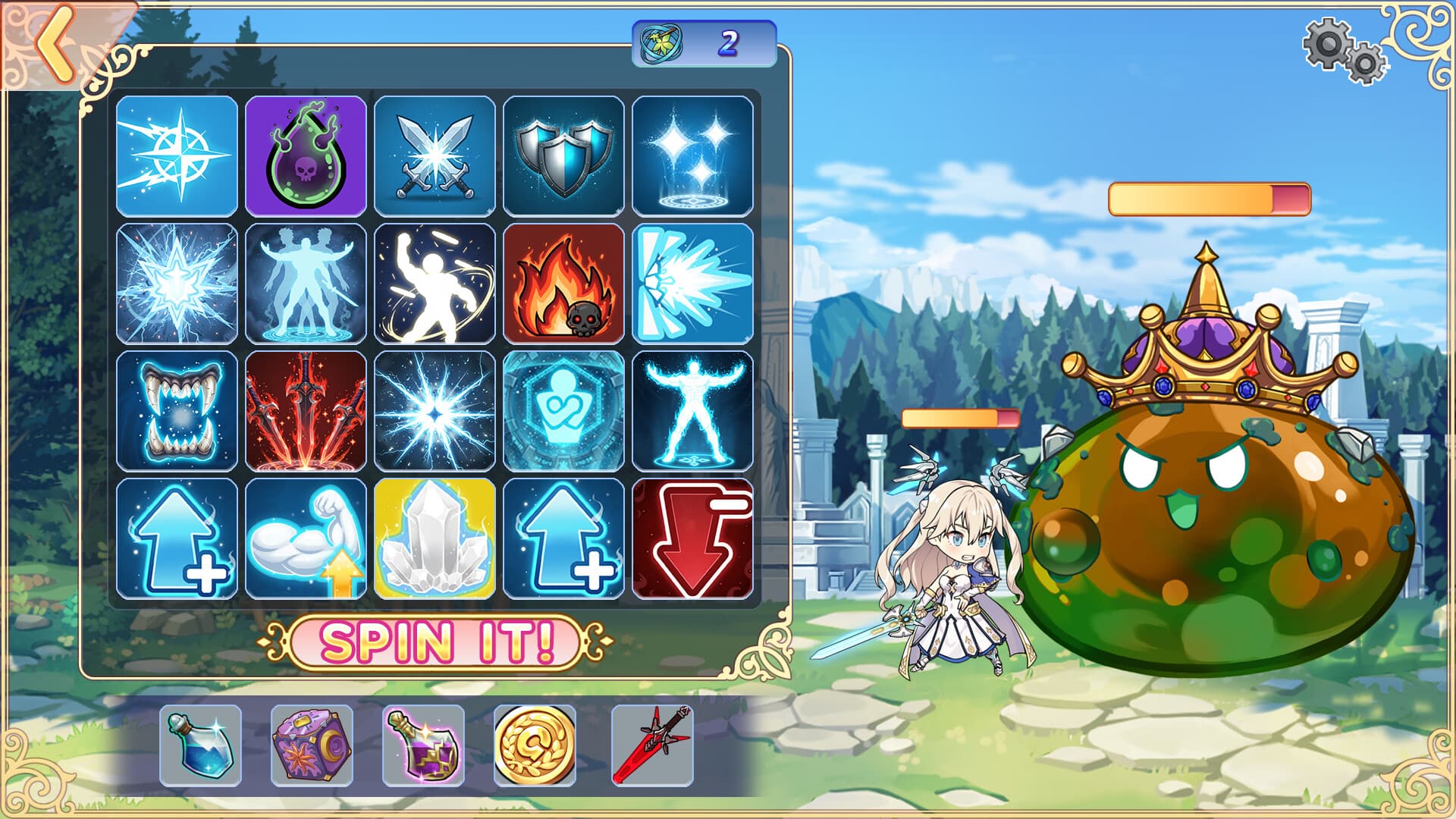The width and height of the screenshot is (1456, 819).
Task: Click the back arrow to exit battle
Action: [52, 42]
